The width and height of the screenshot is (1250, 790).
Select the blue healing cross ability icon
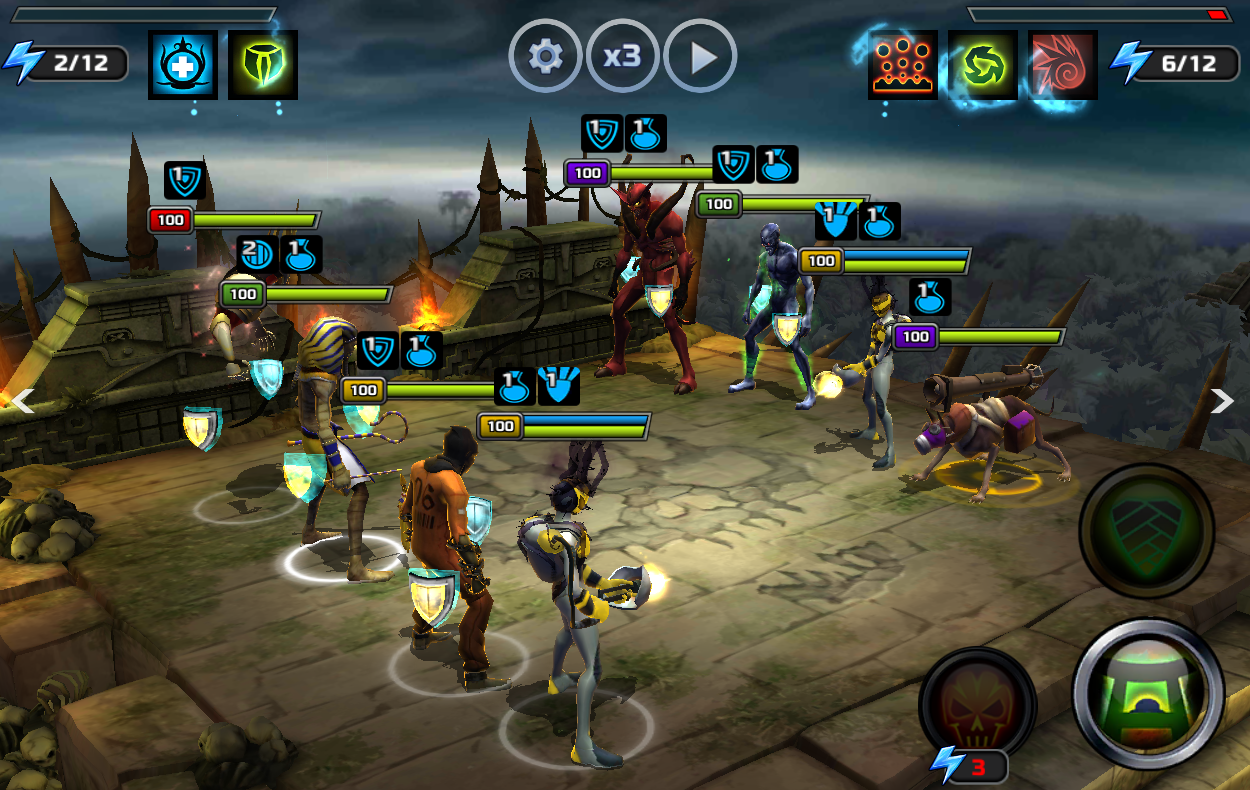182,65
